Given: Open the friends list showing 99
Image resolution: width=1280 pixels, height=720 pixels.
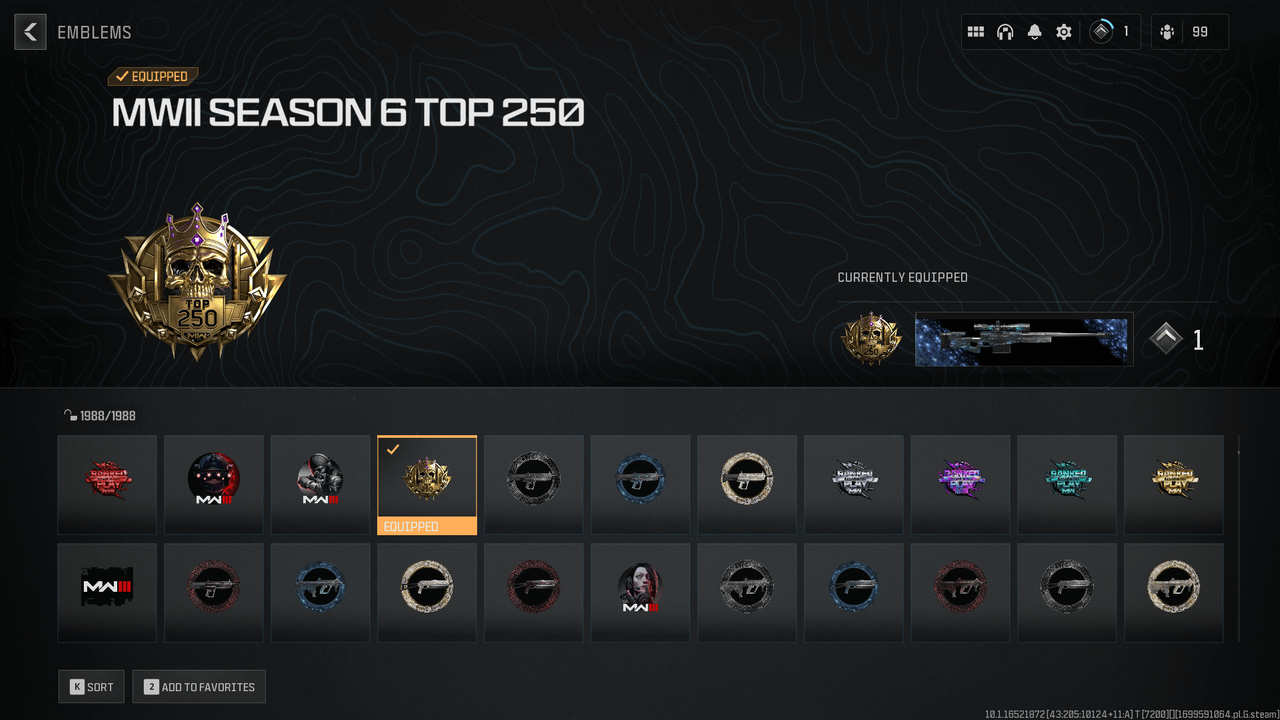Looking at the screenshot, I should click(x=1188, y=32).
